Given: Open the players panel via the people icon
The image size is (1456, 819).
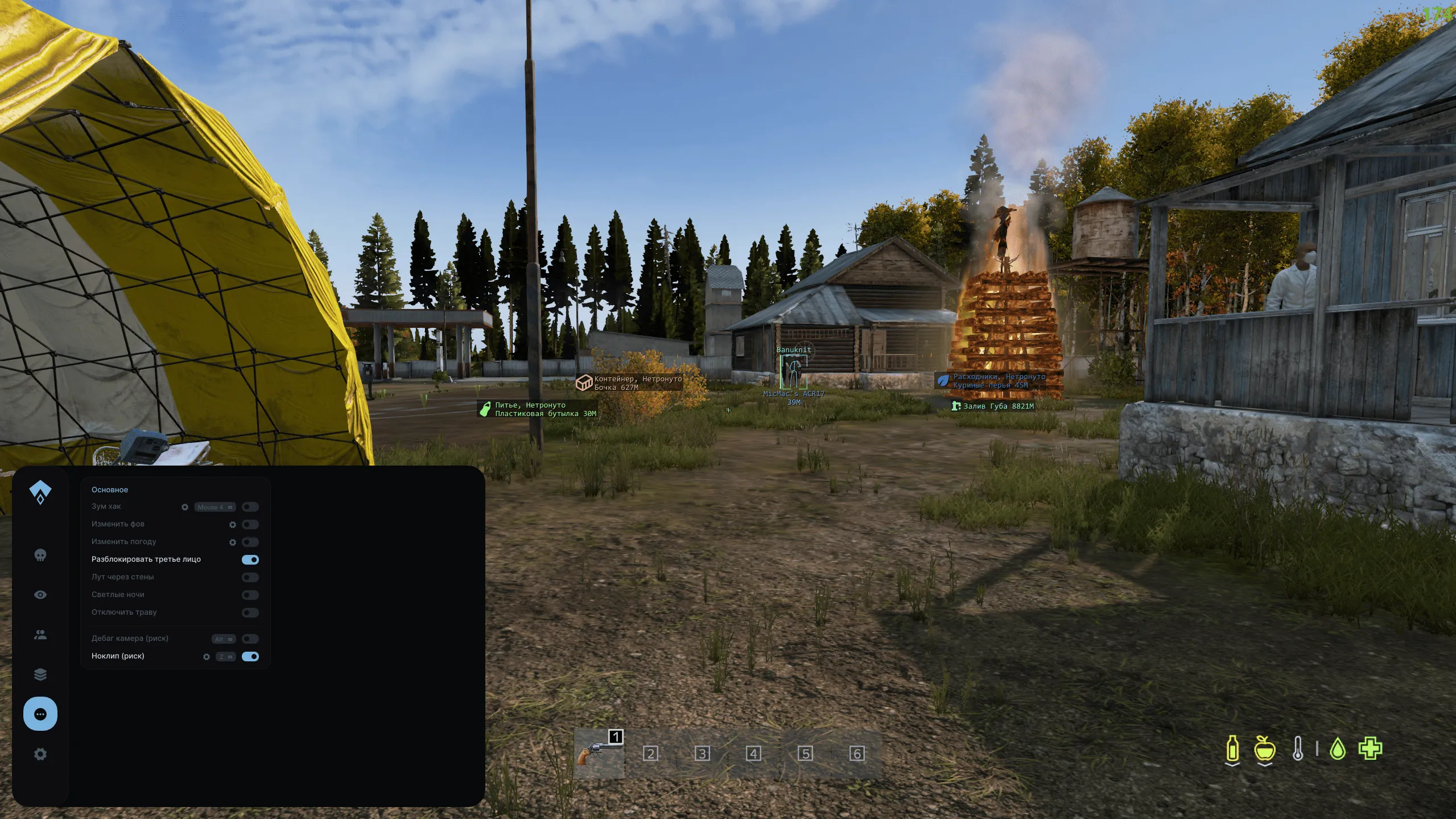Looking at the screenshot, I should tap(40, 634).
